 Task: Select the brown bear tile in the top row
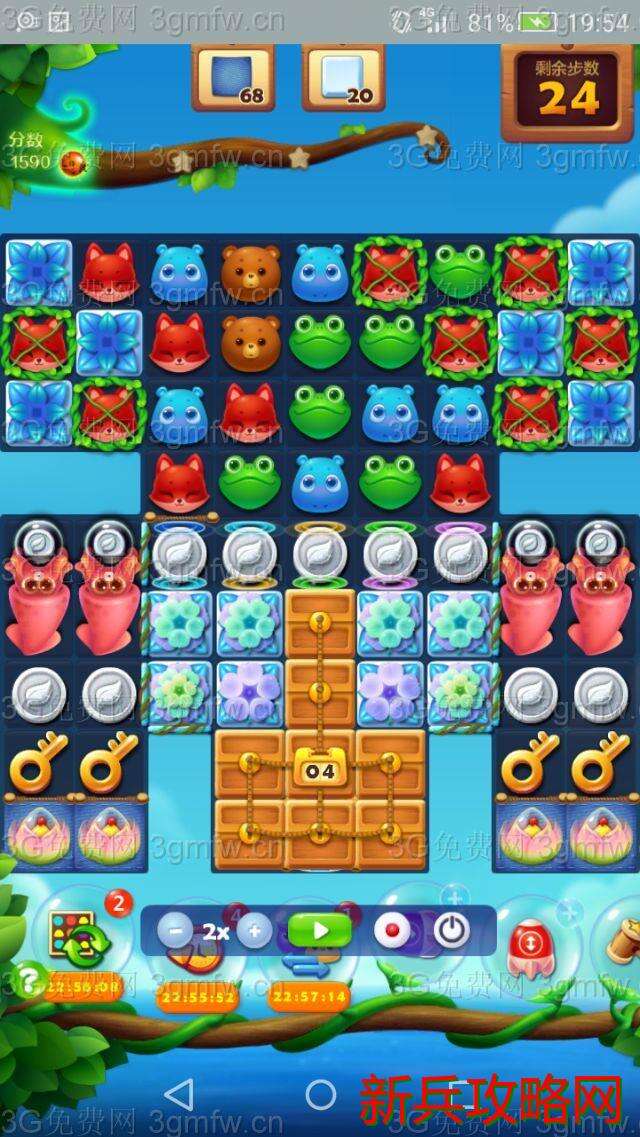pyautogui.click(x=249, y=271)
